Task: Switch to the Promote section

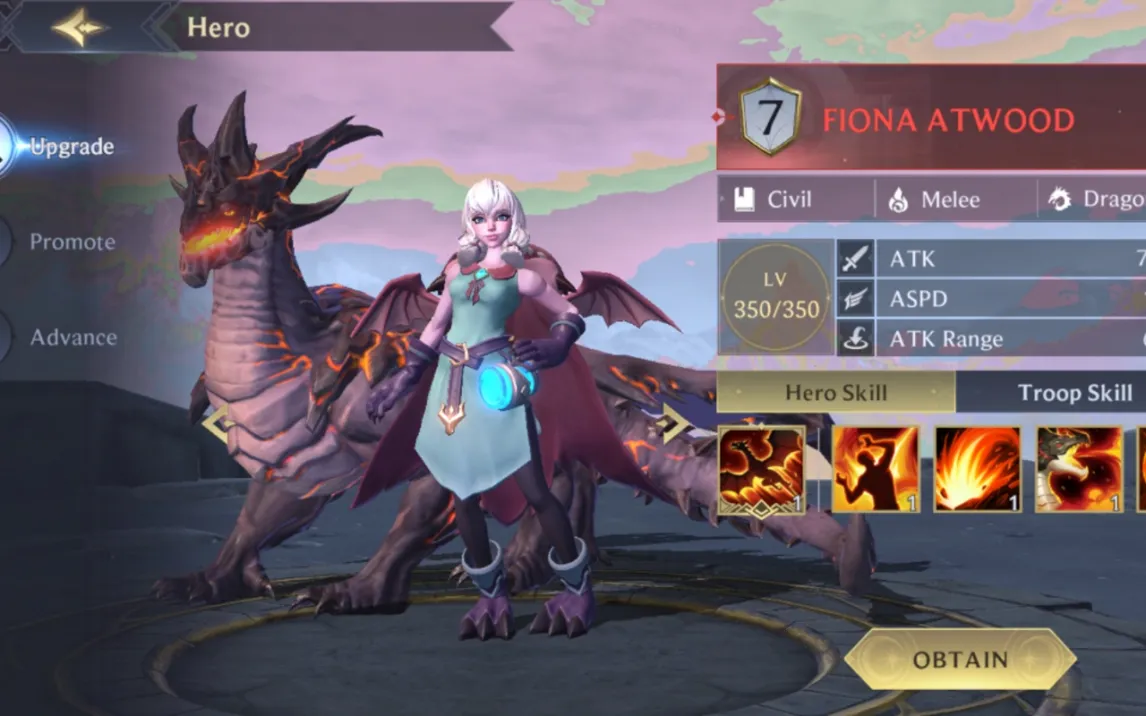Action: coord(71,242)
